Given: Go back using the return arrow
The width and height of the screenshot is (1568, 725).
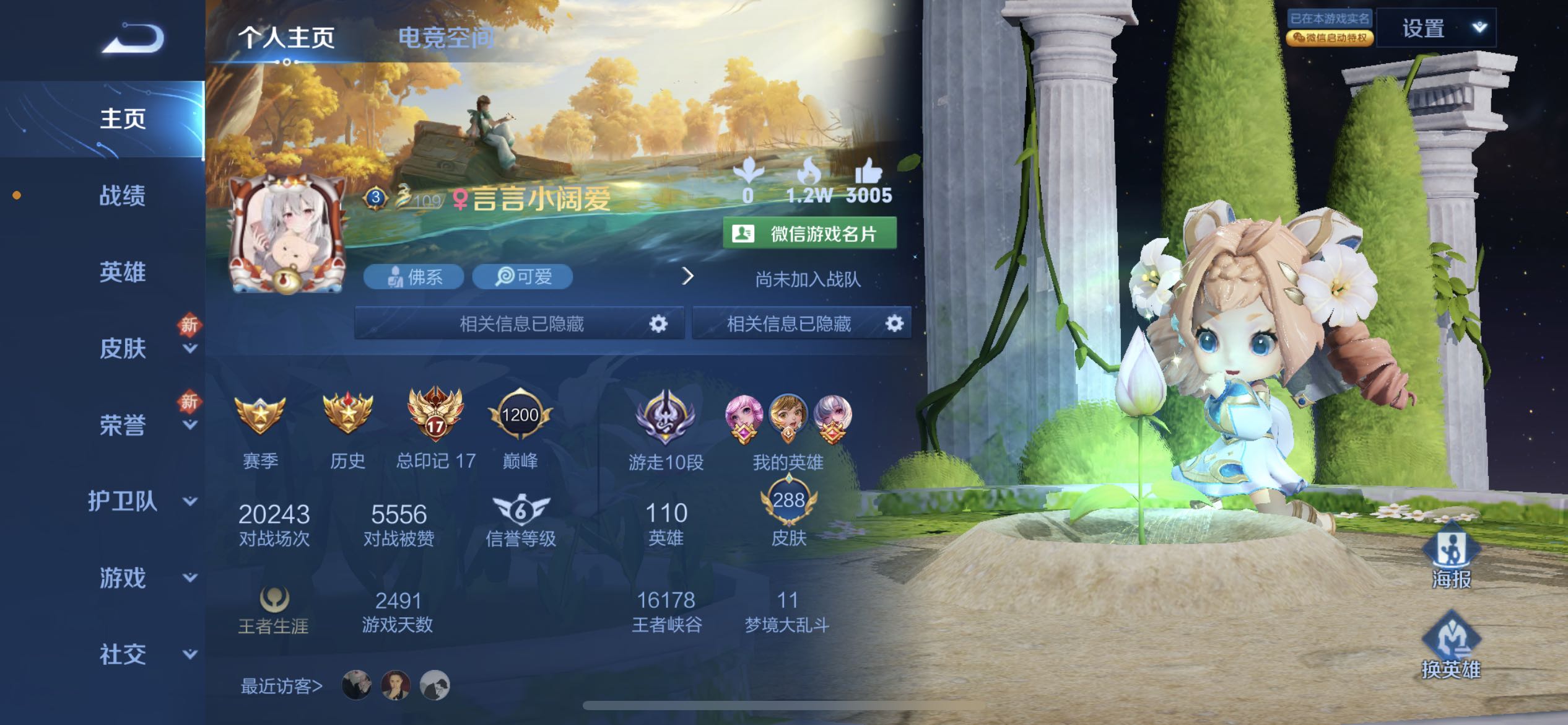Looking at the screenshot, I should coord(133,38).
